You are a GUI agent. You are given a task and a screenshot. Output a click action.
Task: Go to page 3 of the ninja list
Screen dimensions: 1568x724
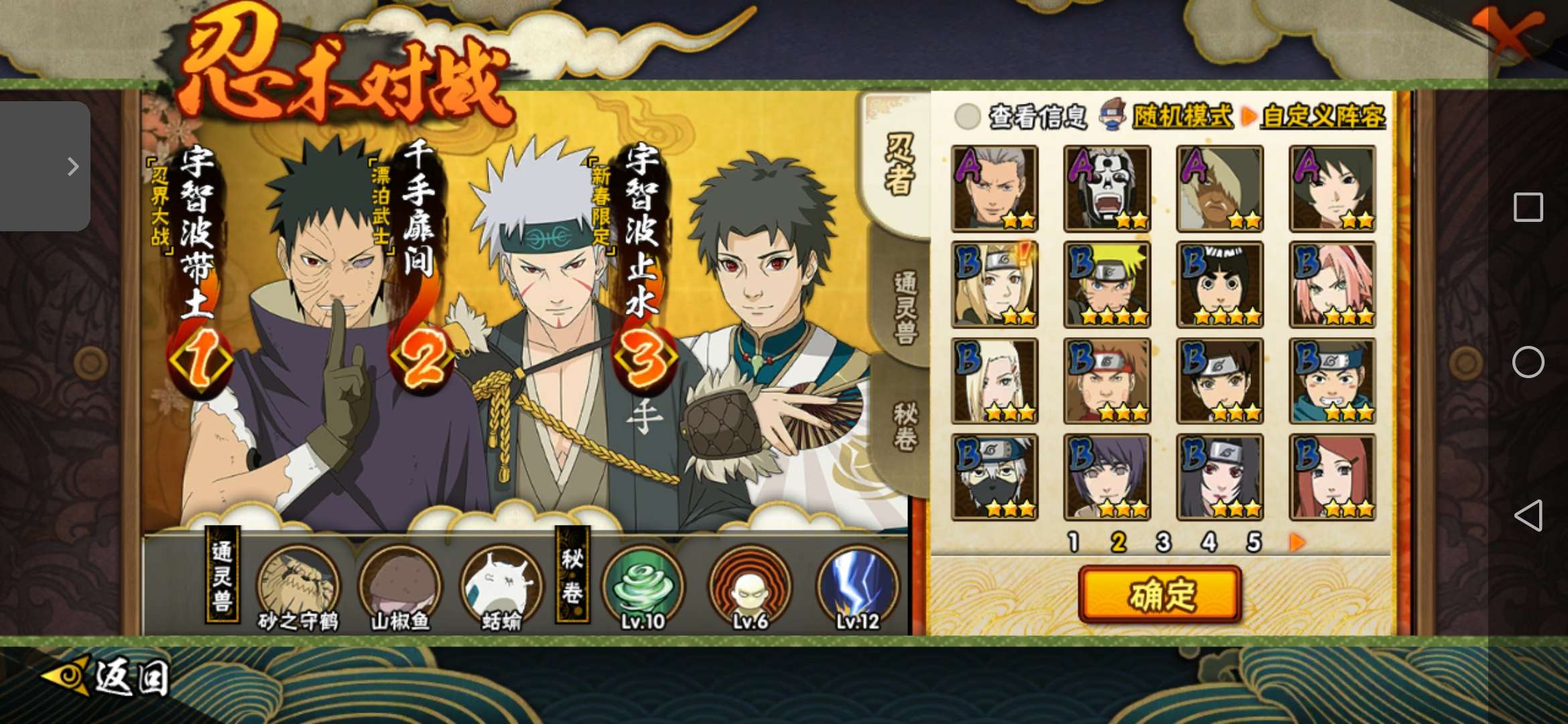[1163, 542]
